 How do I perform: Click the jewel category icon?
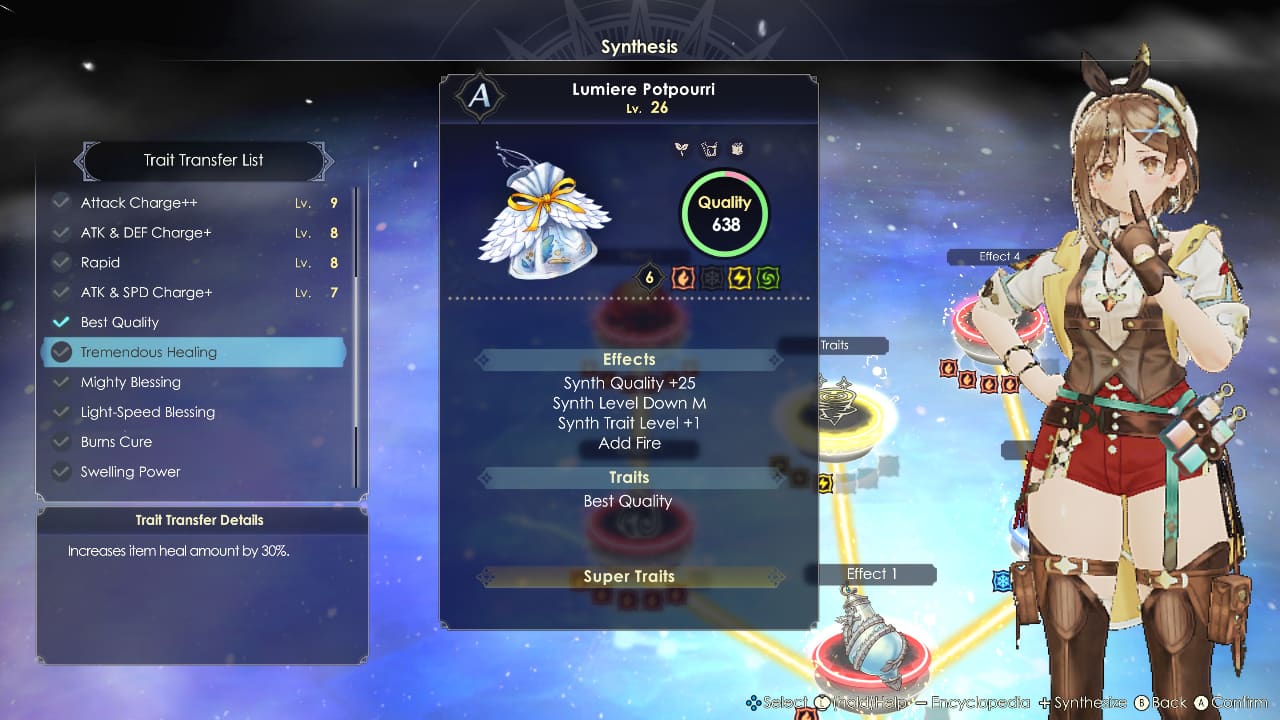[736, 149]
